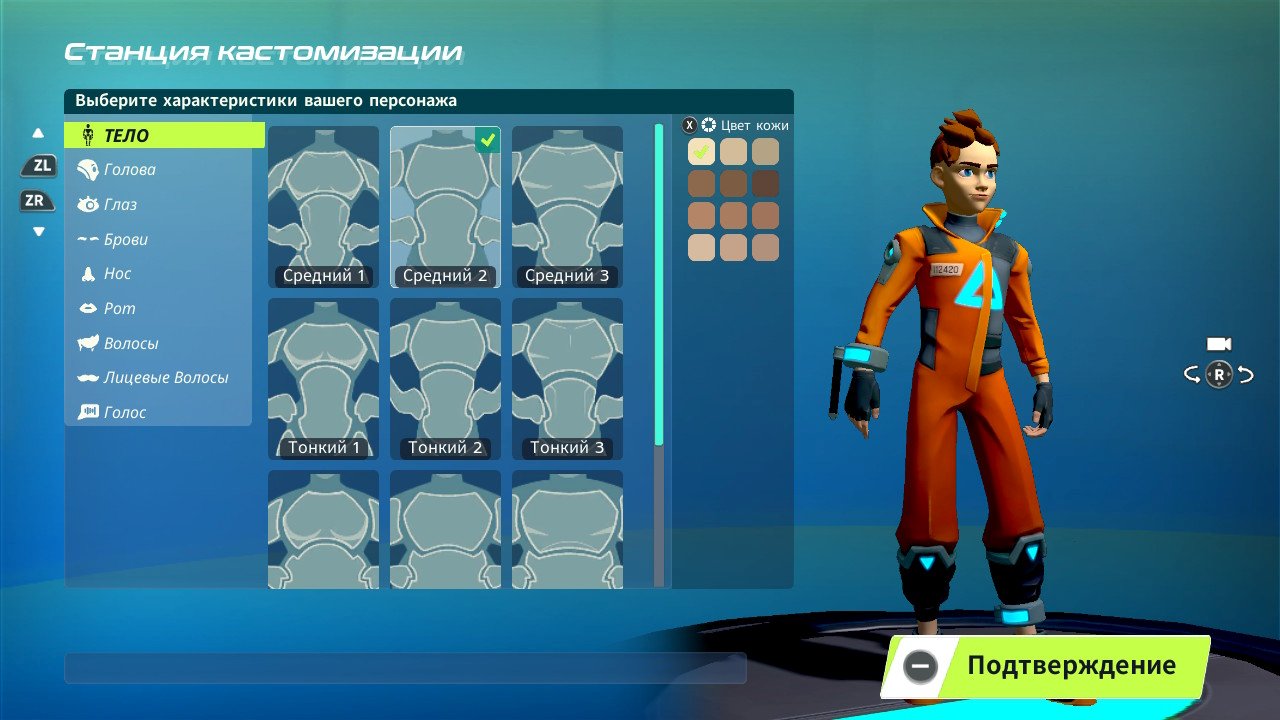Viewport: 1280px width, 720px height.
Task: Pick the Тонкий 1 body type
Action: click(324, 378)
